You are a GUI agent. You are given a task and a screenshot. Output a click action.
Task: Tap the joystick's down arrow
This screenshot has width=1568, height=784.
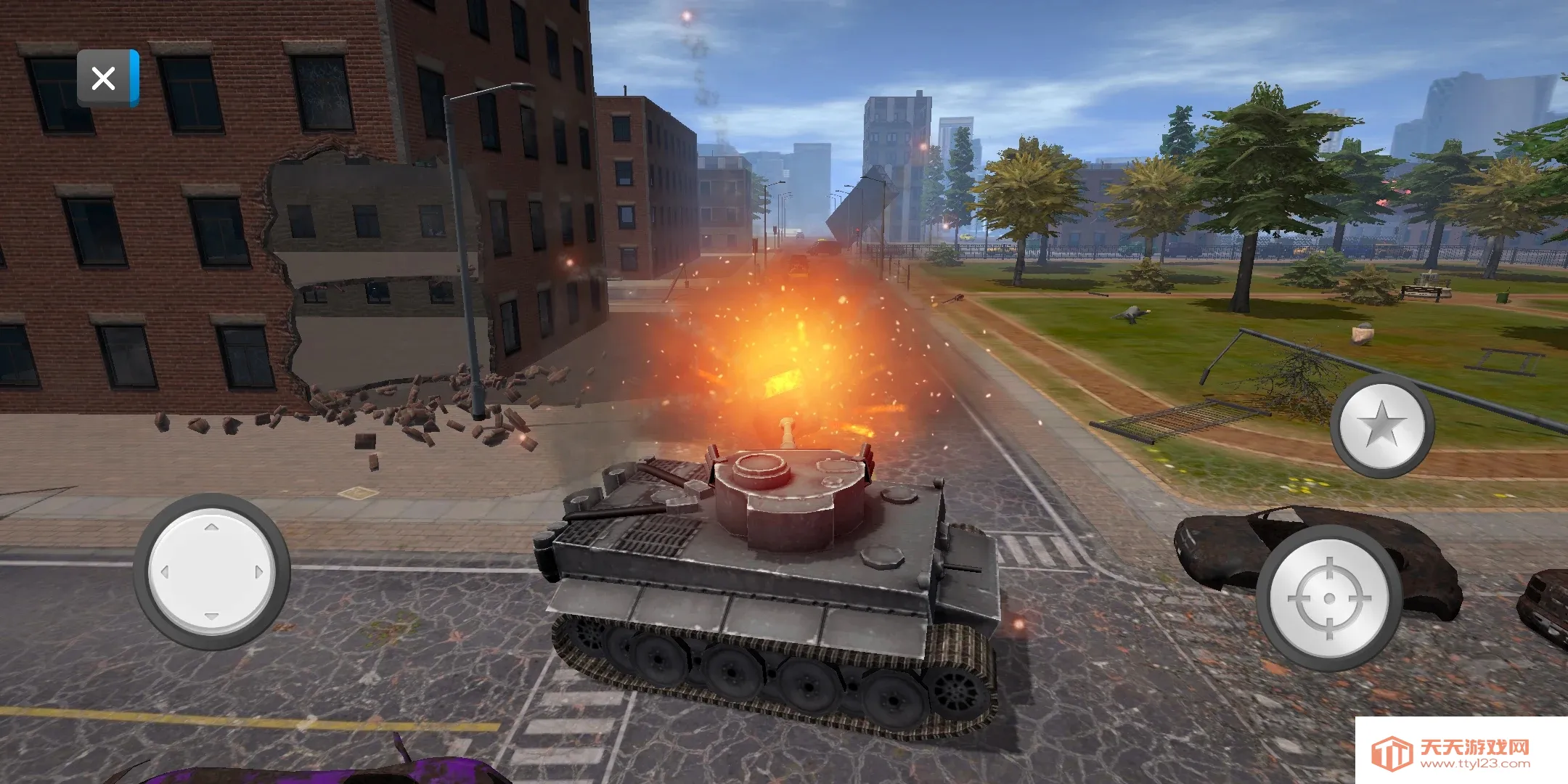tap(211, 616)
